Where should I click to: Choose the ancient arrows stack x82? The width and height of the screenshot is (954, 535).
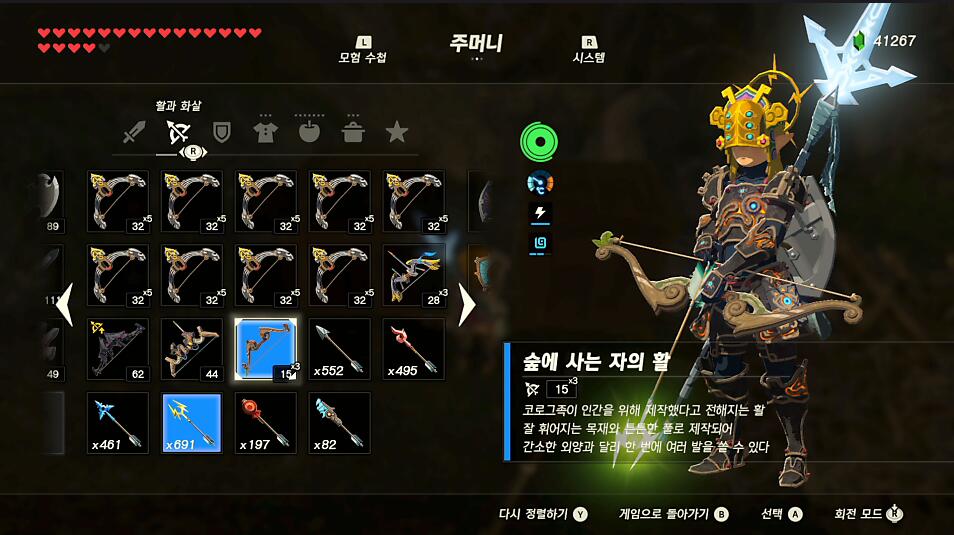(x=340, y=423)
